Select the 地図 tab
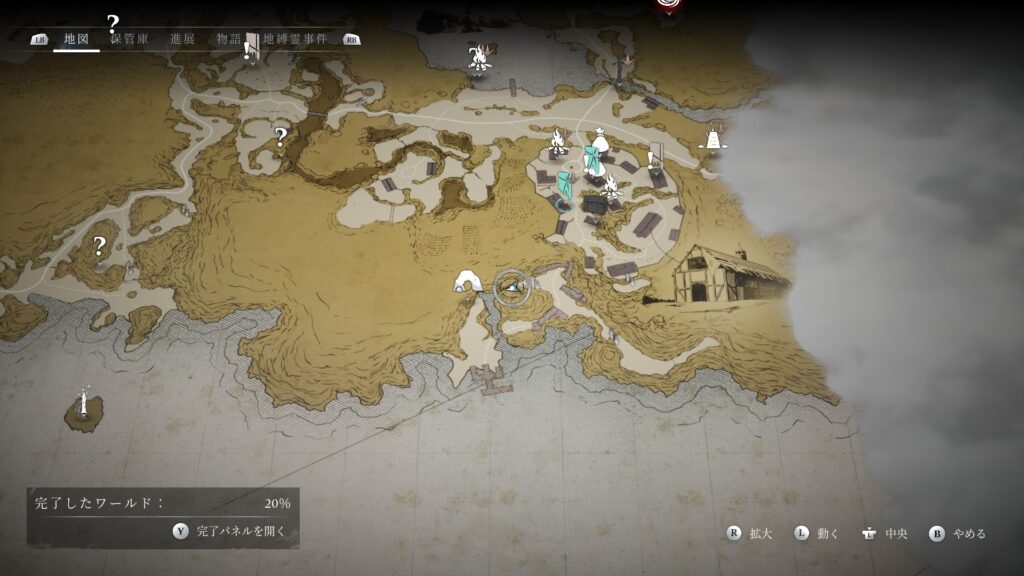 click(x=76, y=39)
